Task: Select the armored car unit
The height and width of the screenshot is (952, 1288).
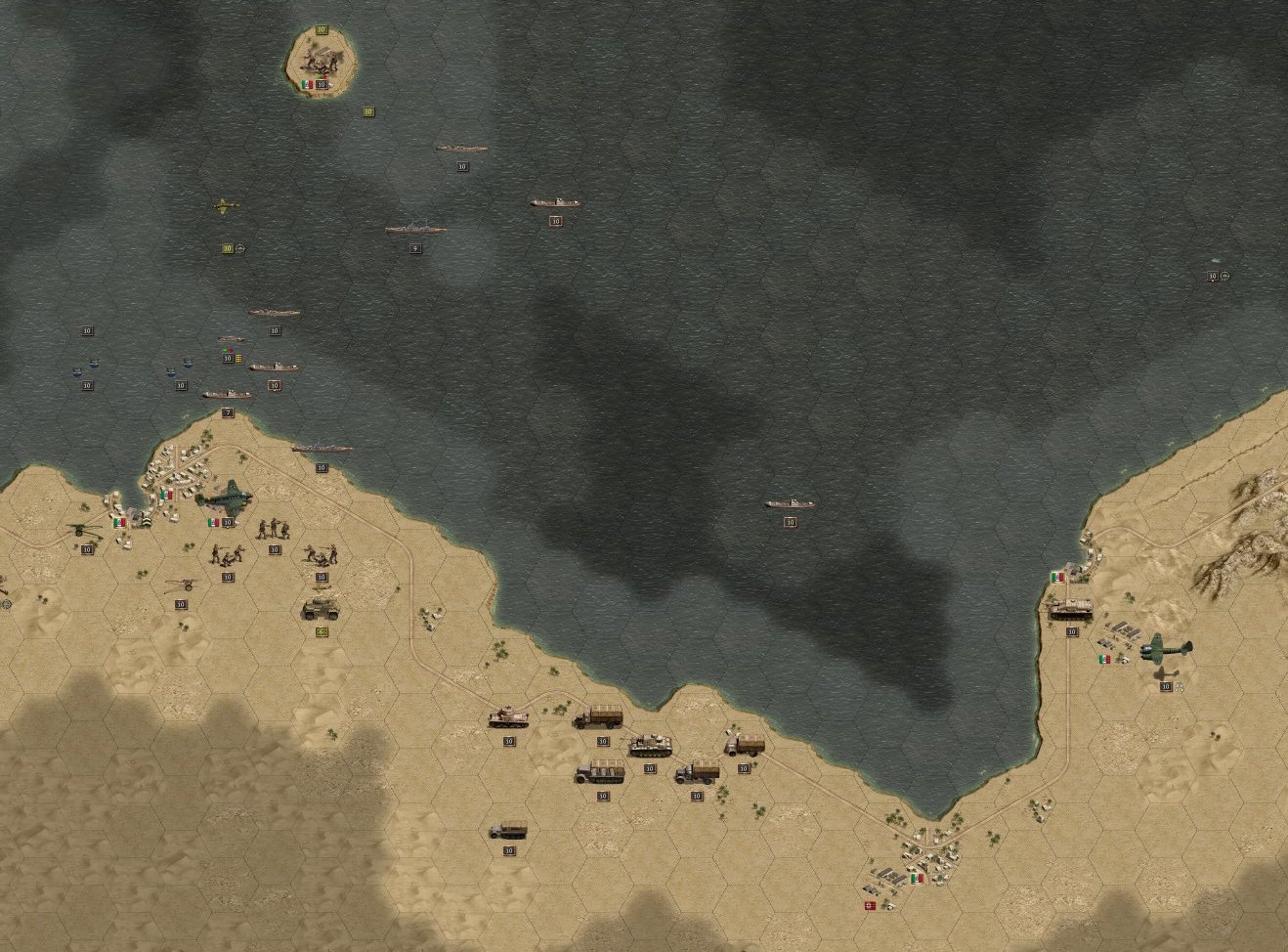Action: point(321,609)
